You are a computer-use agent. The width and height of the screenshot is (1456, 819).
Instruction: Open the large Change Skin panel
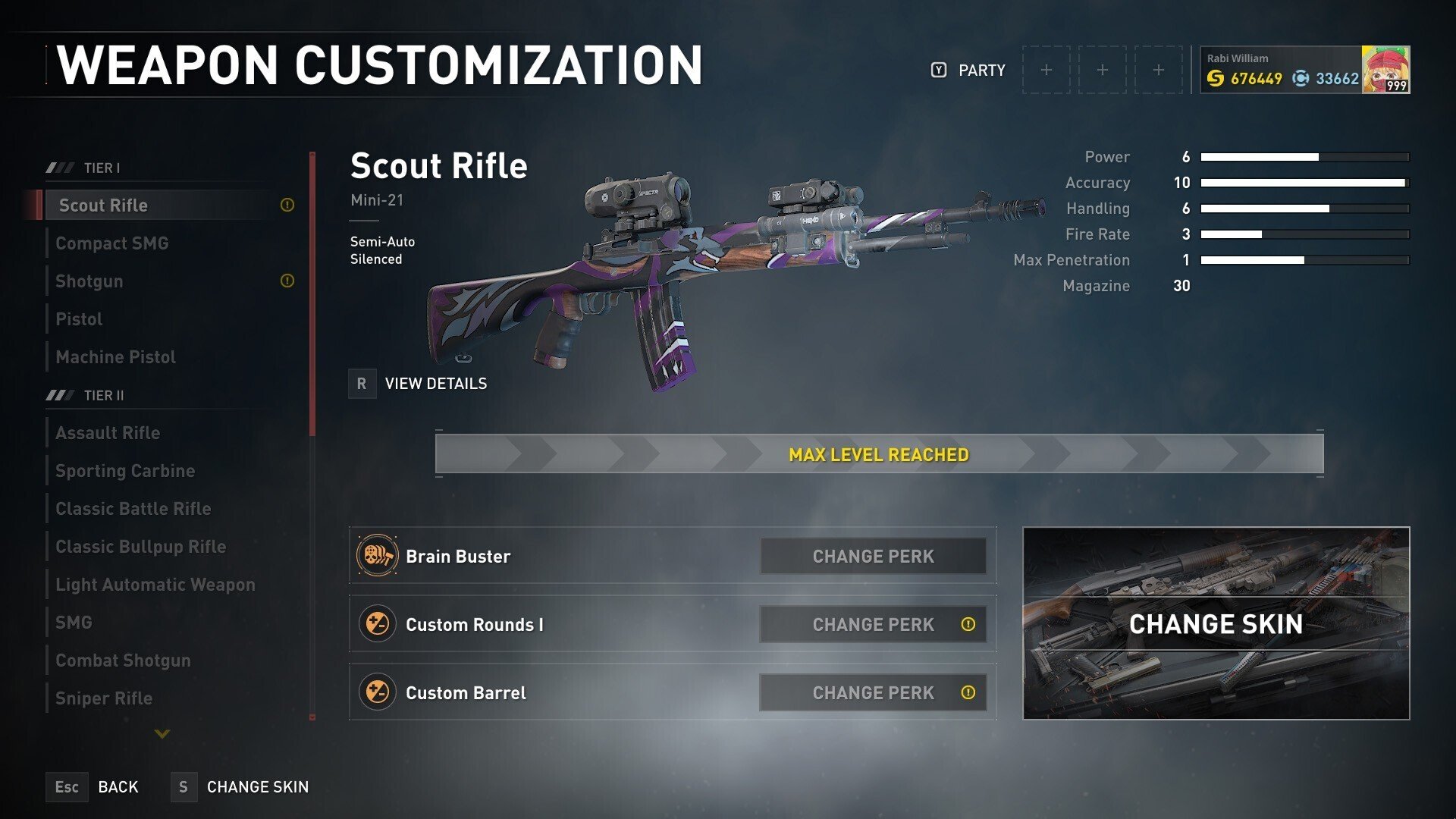pos(1216,623)
